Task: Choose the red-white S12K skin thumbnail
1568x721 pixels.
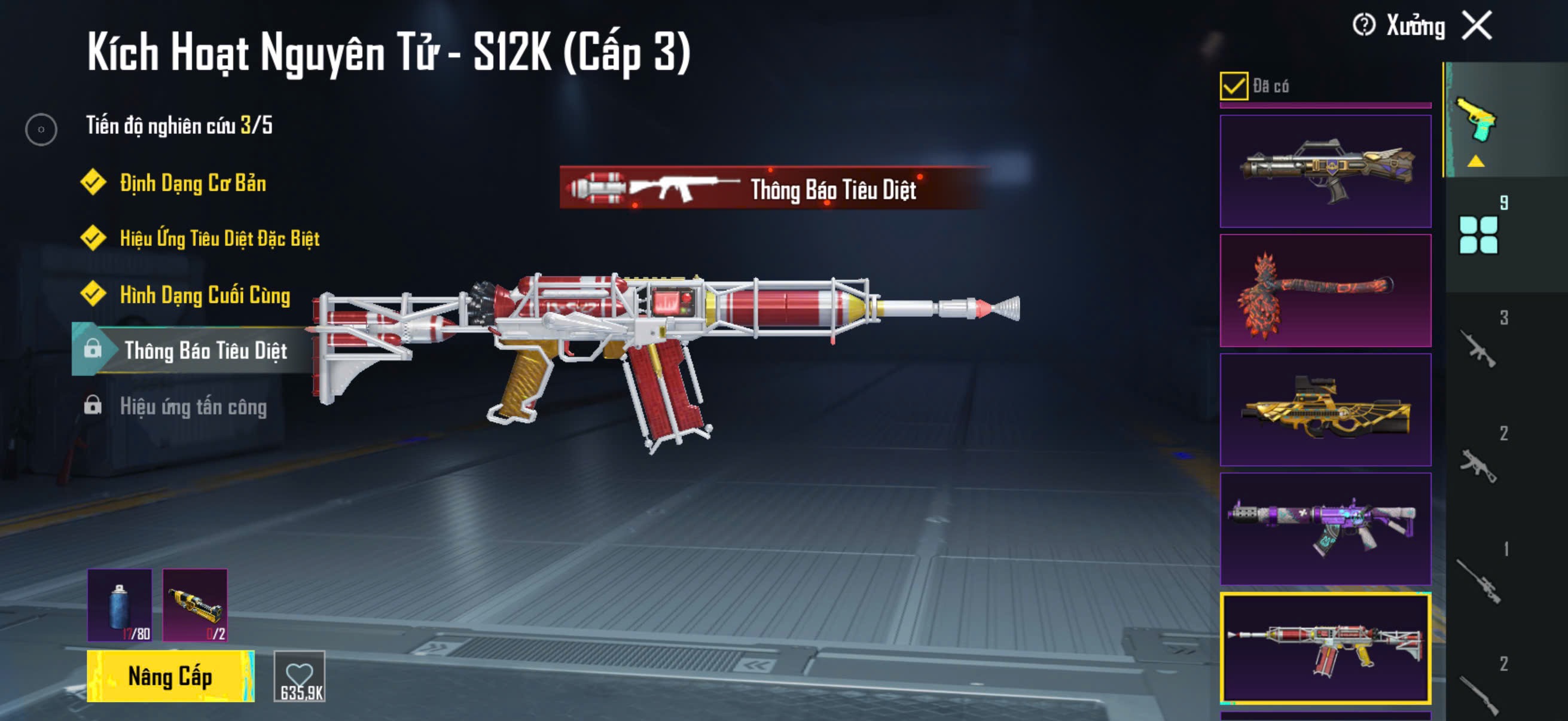Action: click(x=1325, y=648)
